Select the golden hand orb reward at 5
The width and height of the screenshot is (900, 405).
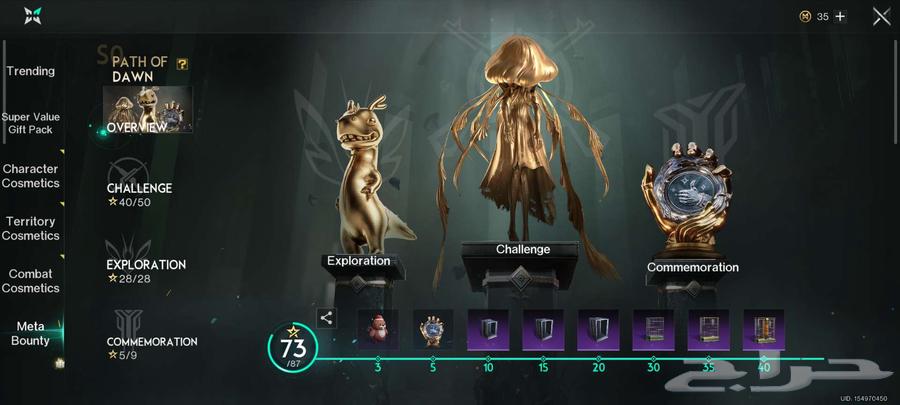tap(433, 329)
